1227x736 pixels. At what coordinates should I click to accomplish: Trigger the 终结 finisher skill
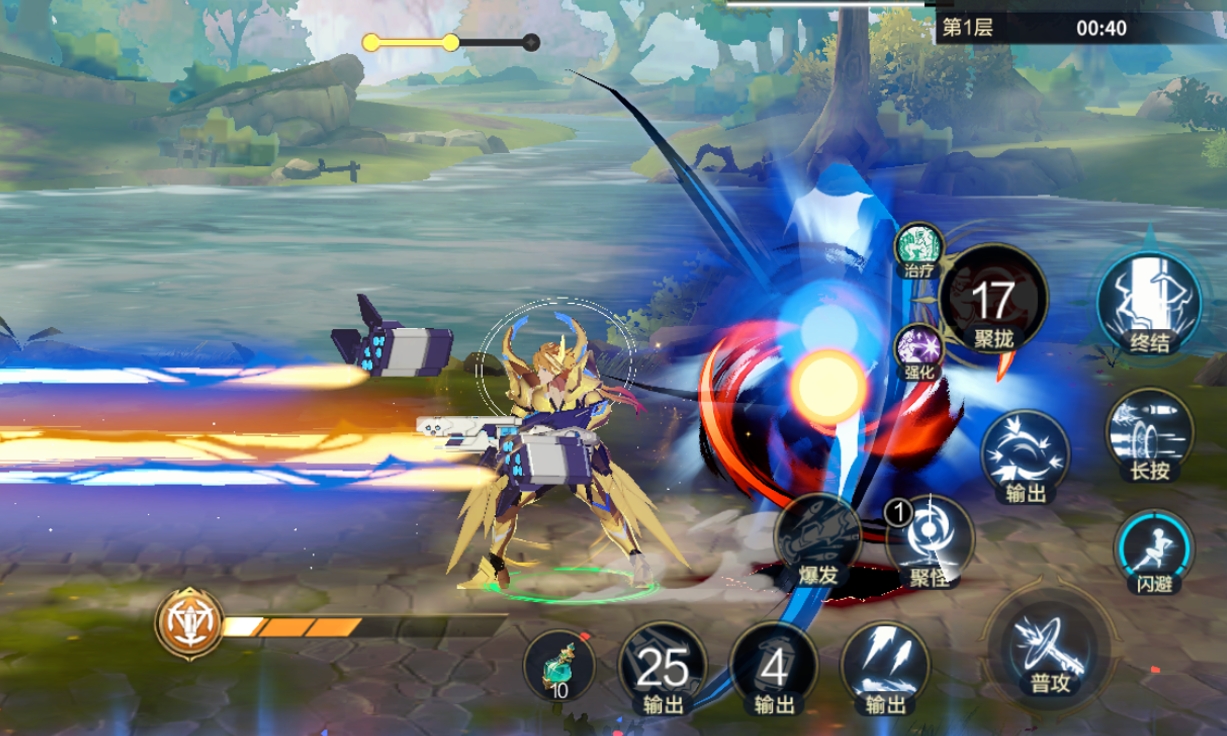tap(1149, 299)
